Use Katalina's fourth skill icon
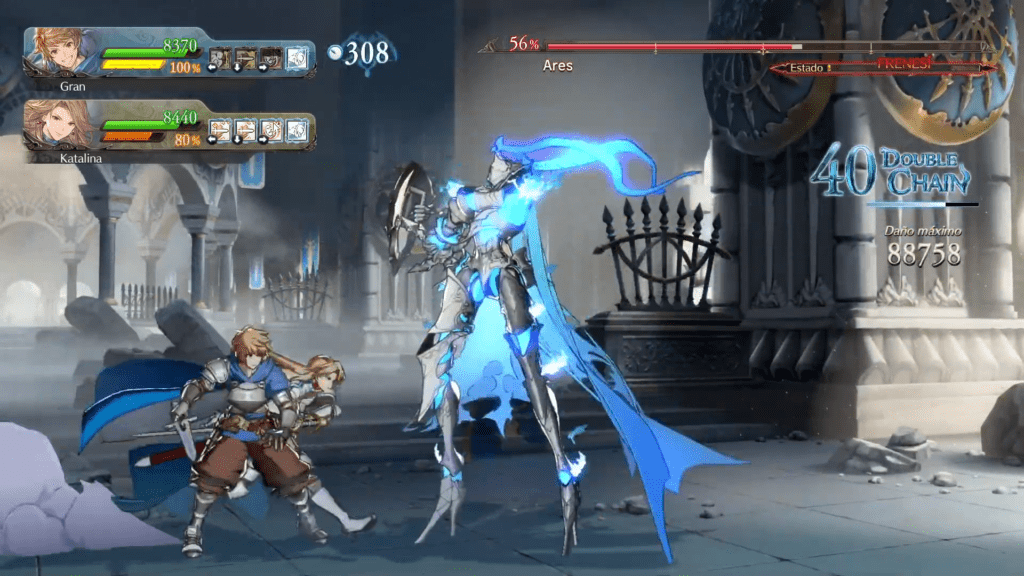The height and width of the screenshot is (576, 1024). (296, 130)
